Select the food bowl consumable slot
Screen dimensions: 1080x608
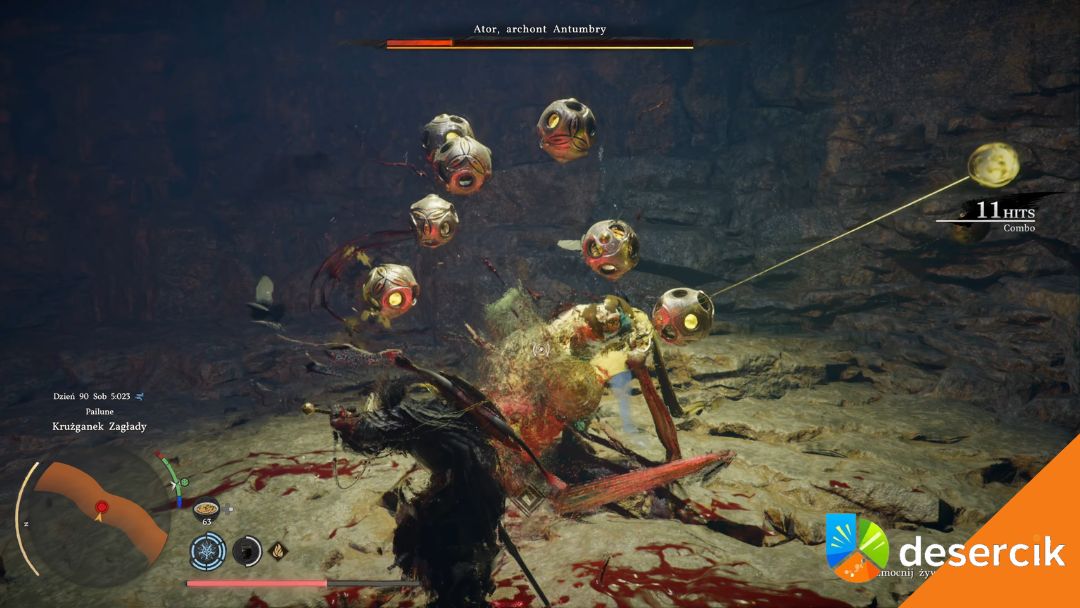(206, 507)
